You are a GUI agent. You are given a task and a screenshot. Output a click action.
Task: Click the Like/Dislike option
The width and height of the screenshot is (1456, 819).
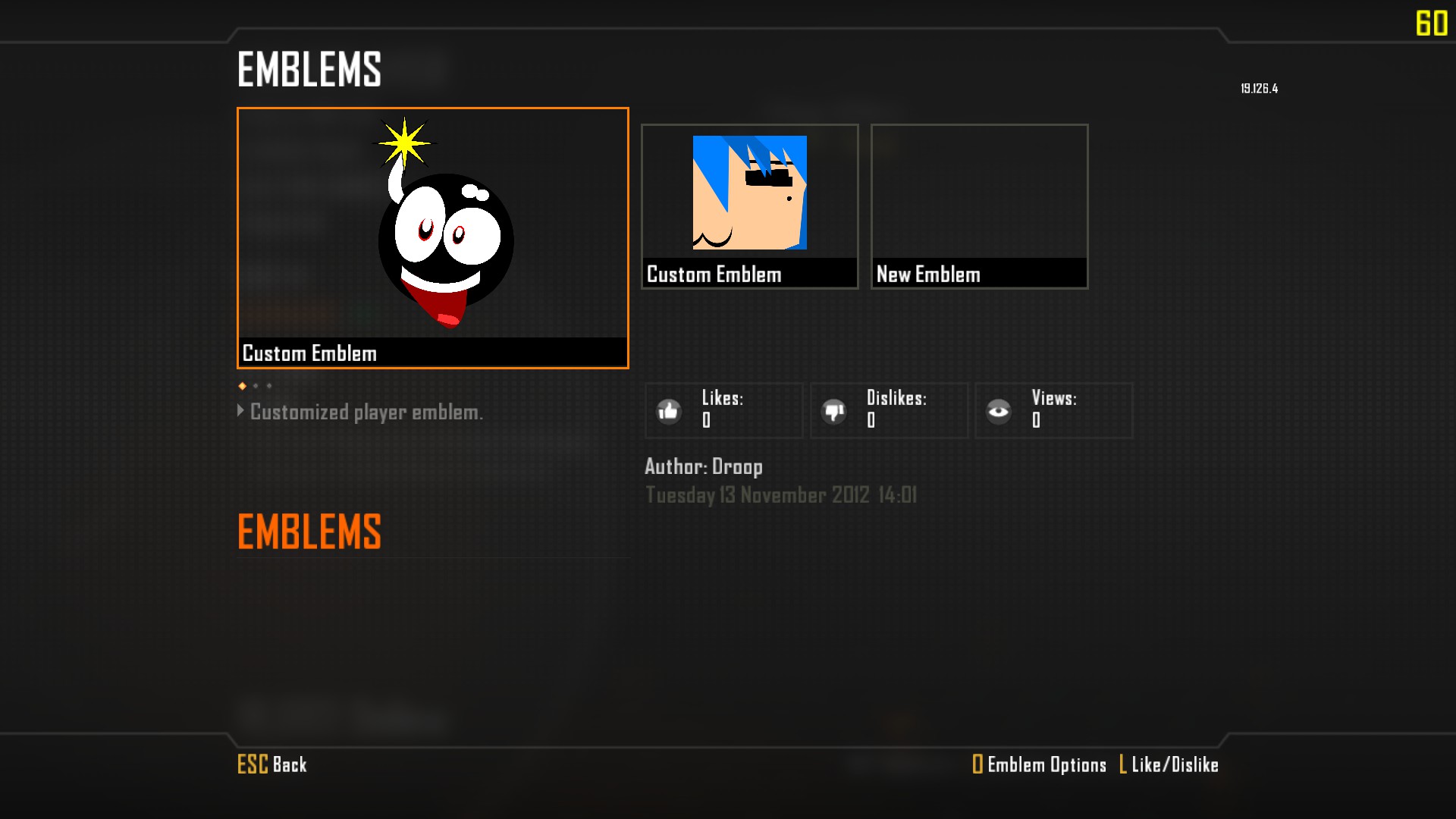click(1169, 764)
